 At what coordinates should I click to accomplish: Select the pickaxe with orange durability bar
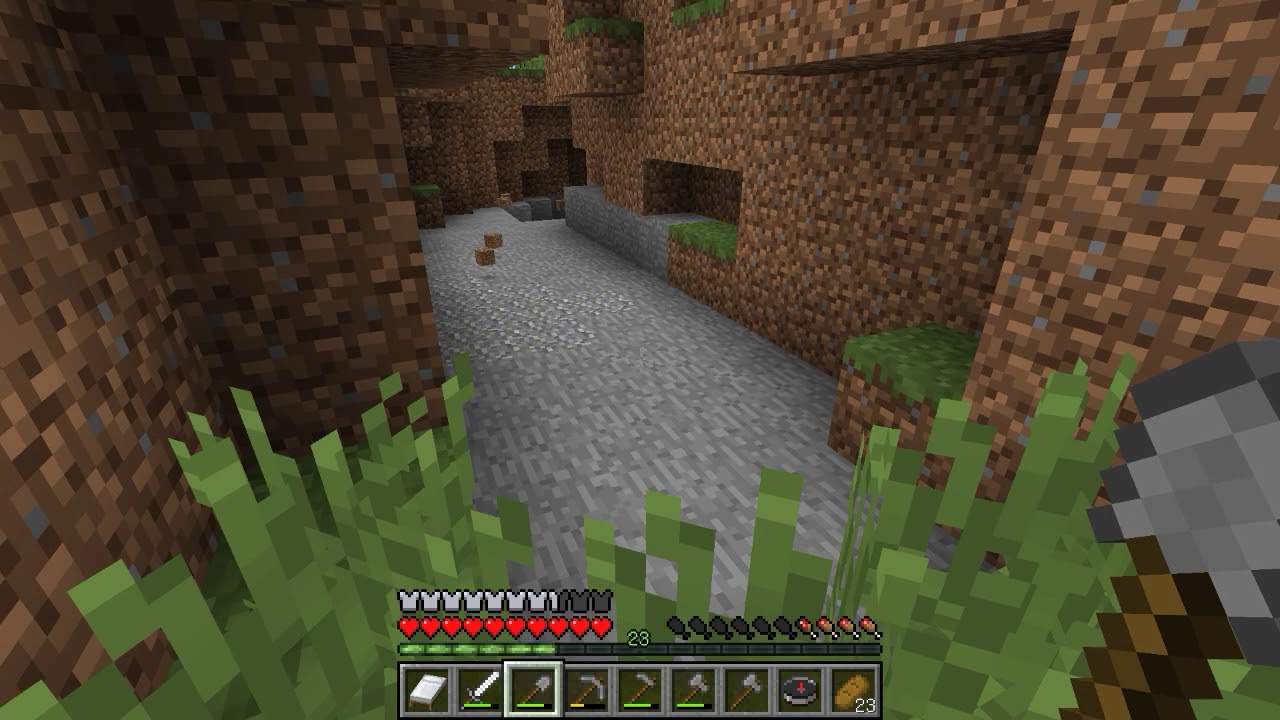pyautogui.click(x=586, y=690)
